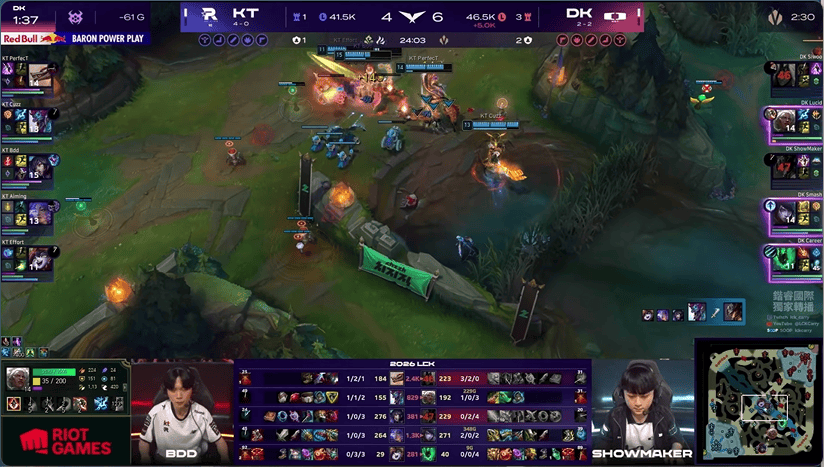Select KT Effort's champion portrait

40,257
